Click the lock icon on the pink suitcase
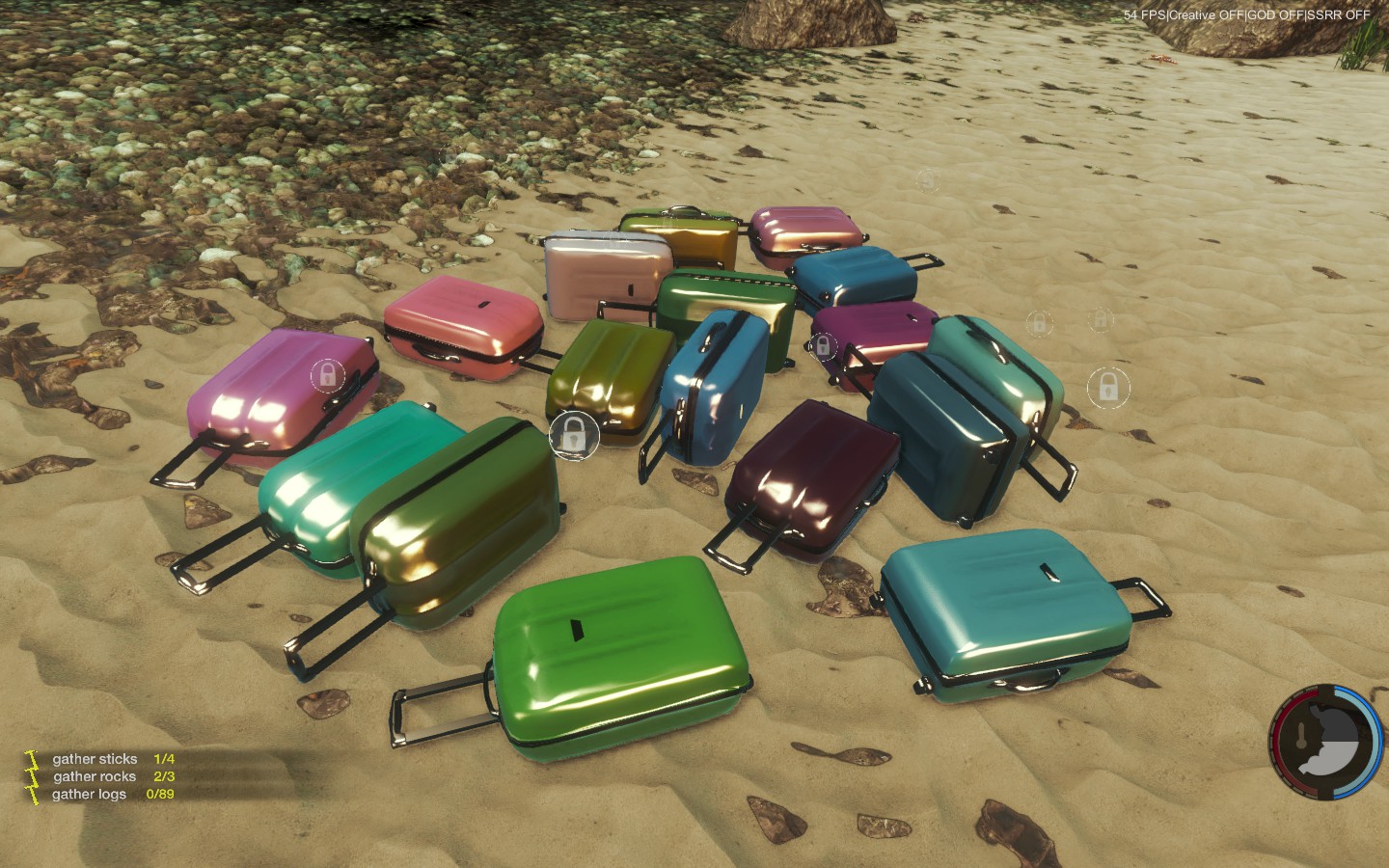This screenshot has width=1389, height=868. pos(327,374)
